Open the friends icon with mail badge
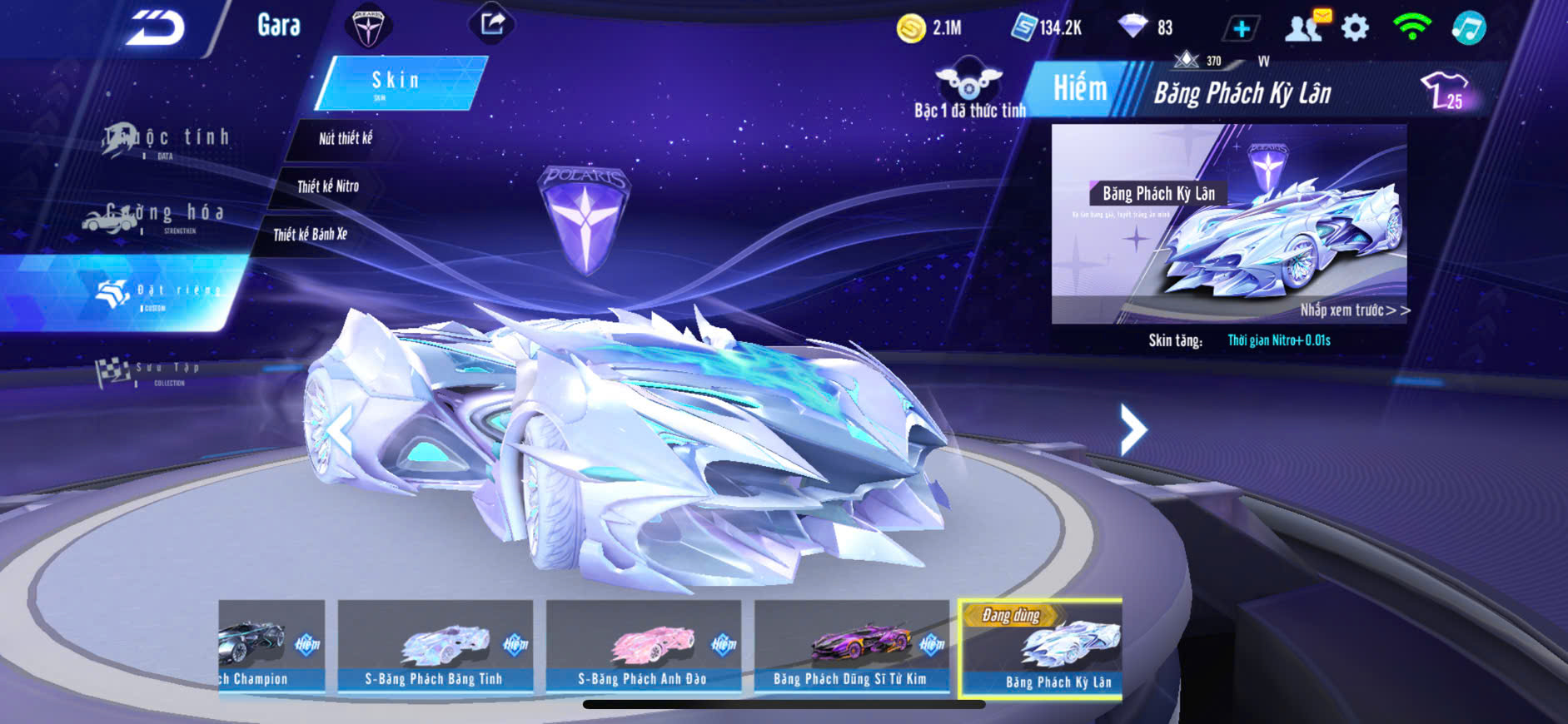This screenshot has width=1568, height=724. click(x=1304, y=27)
